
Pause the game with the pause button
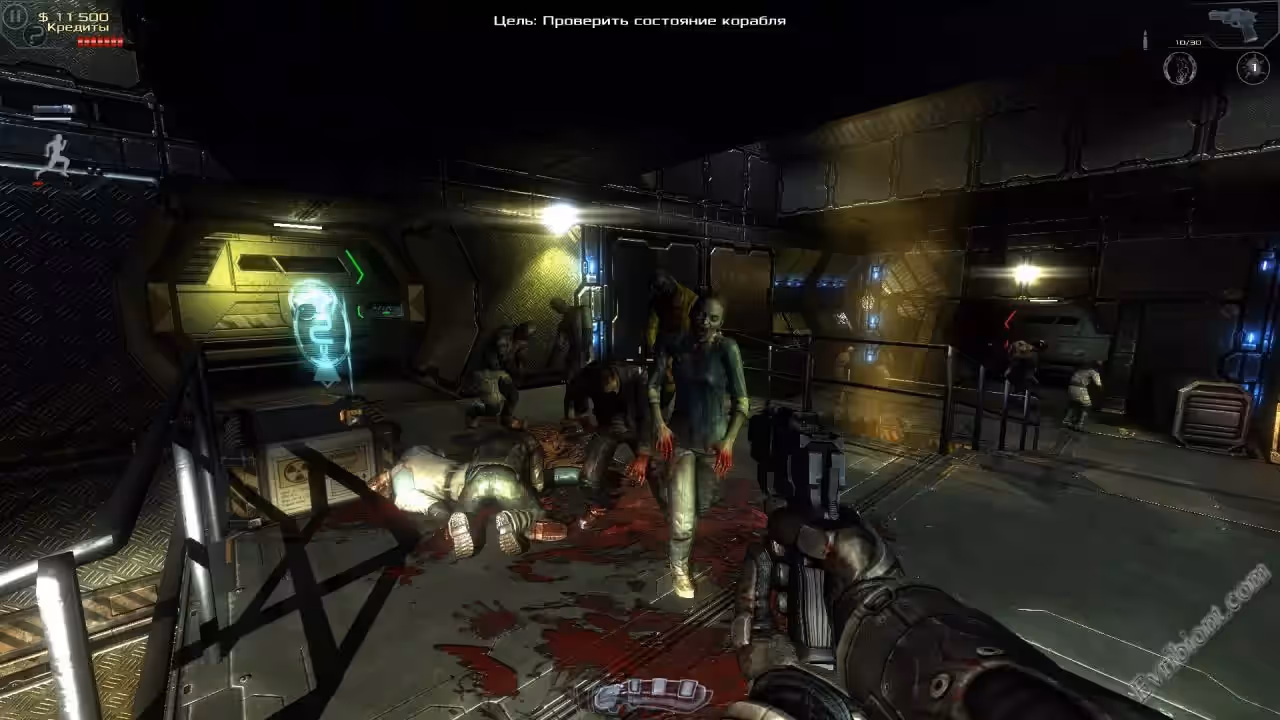click(15, 16)
